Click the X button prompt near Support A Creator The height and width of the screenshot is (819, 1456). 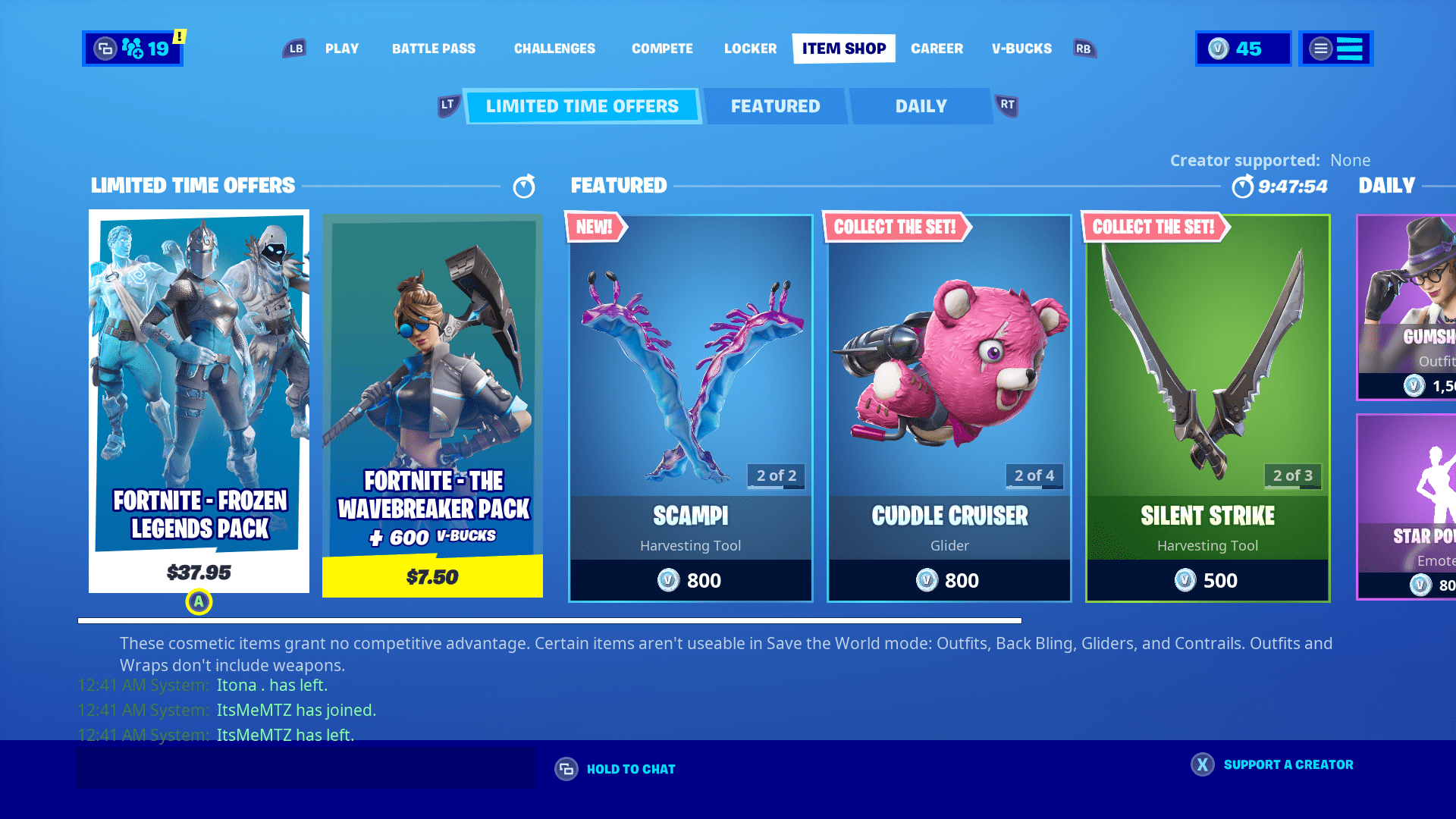[x=1202, y=765]
